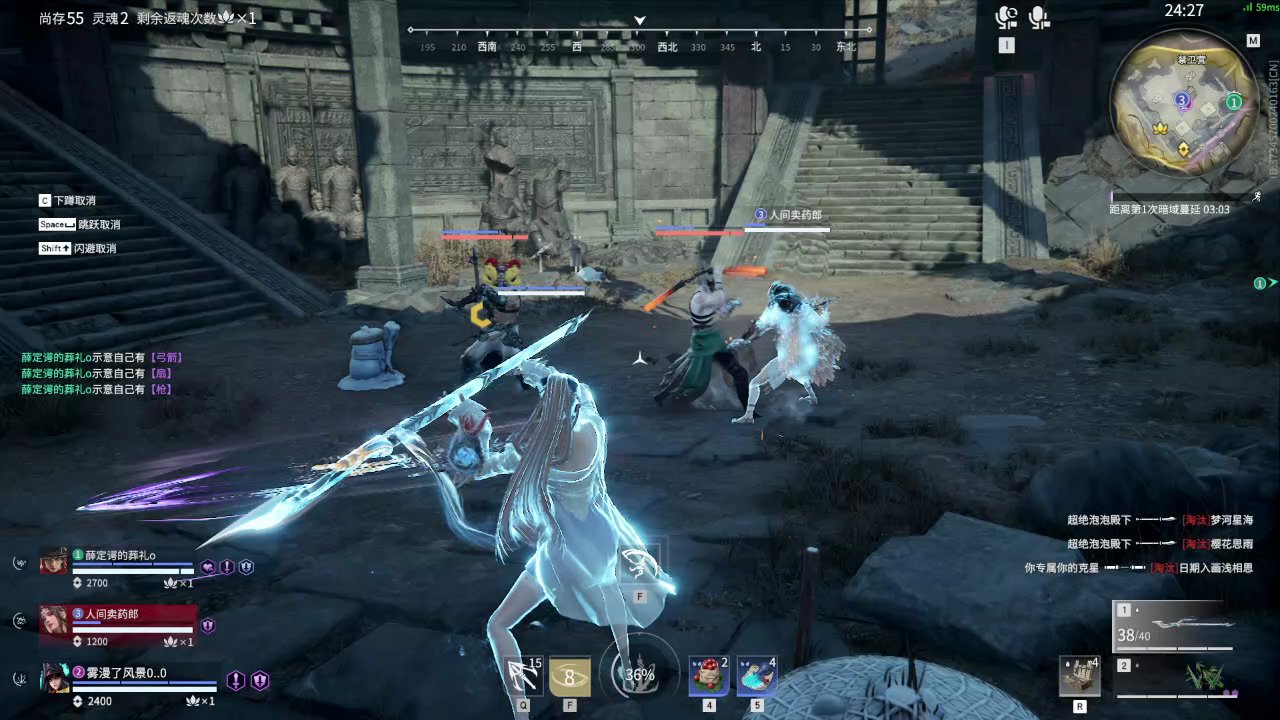
Task: Trigger the ultimate gauge showing 36%
Action: coord(640,675)
